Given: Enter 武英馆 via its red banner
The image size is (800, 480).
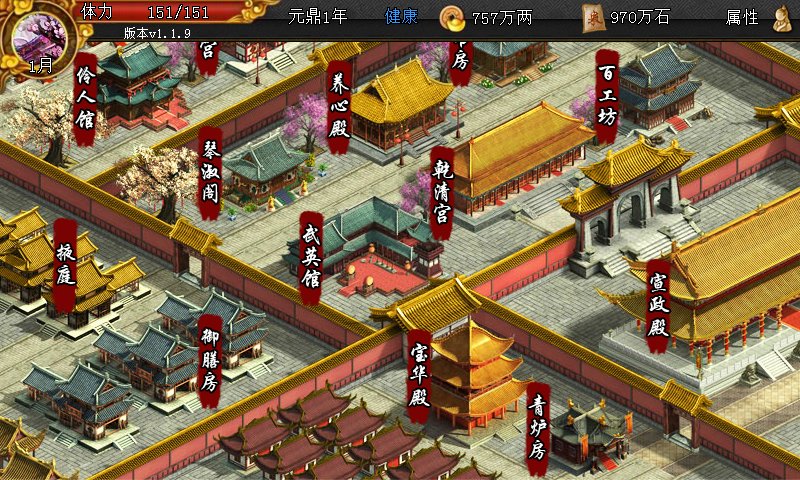Looking at the screenshot, I should point(311,257).
